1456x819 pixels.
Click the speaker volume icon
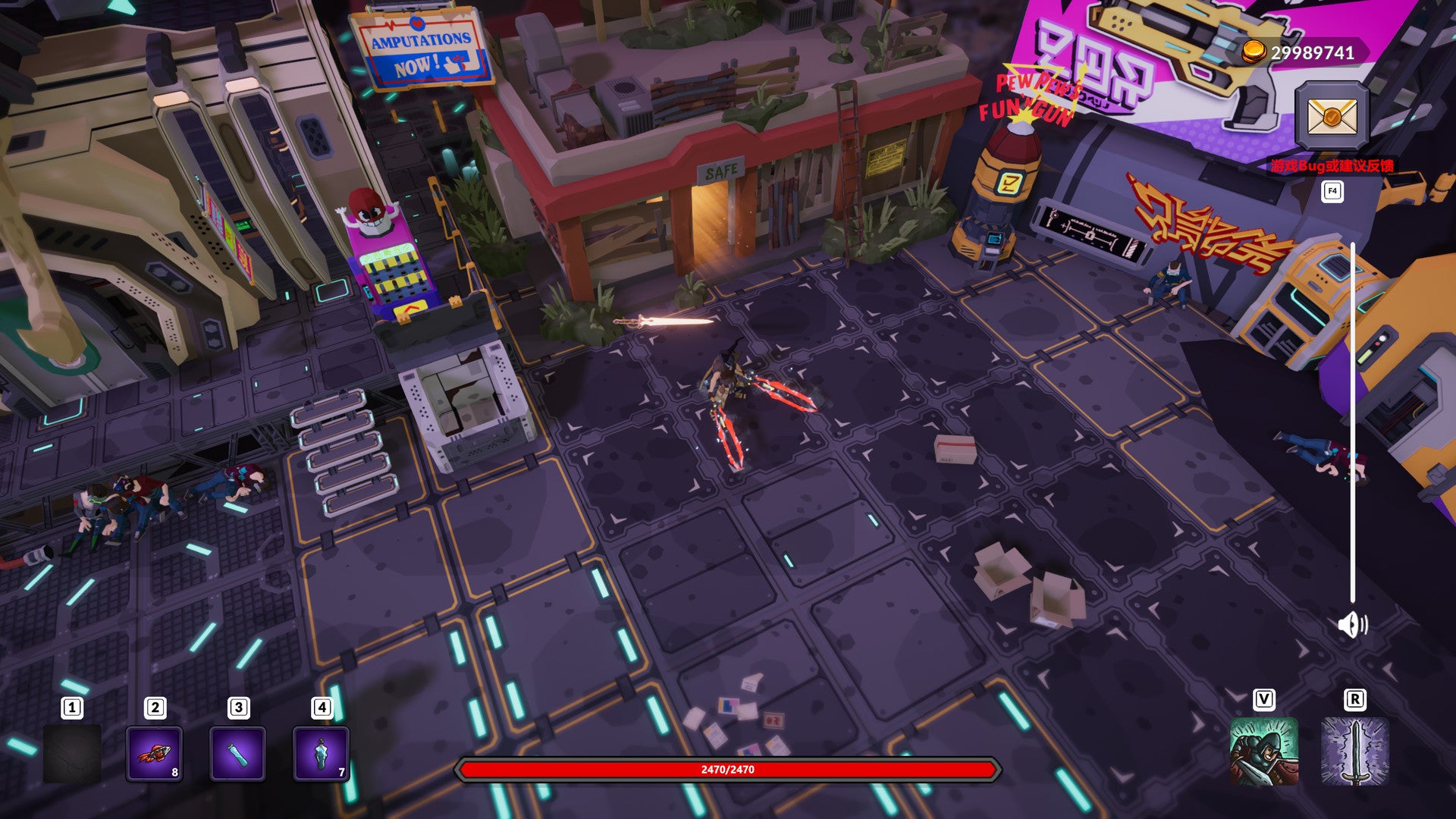tap(1352, 625)
